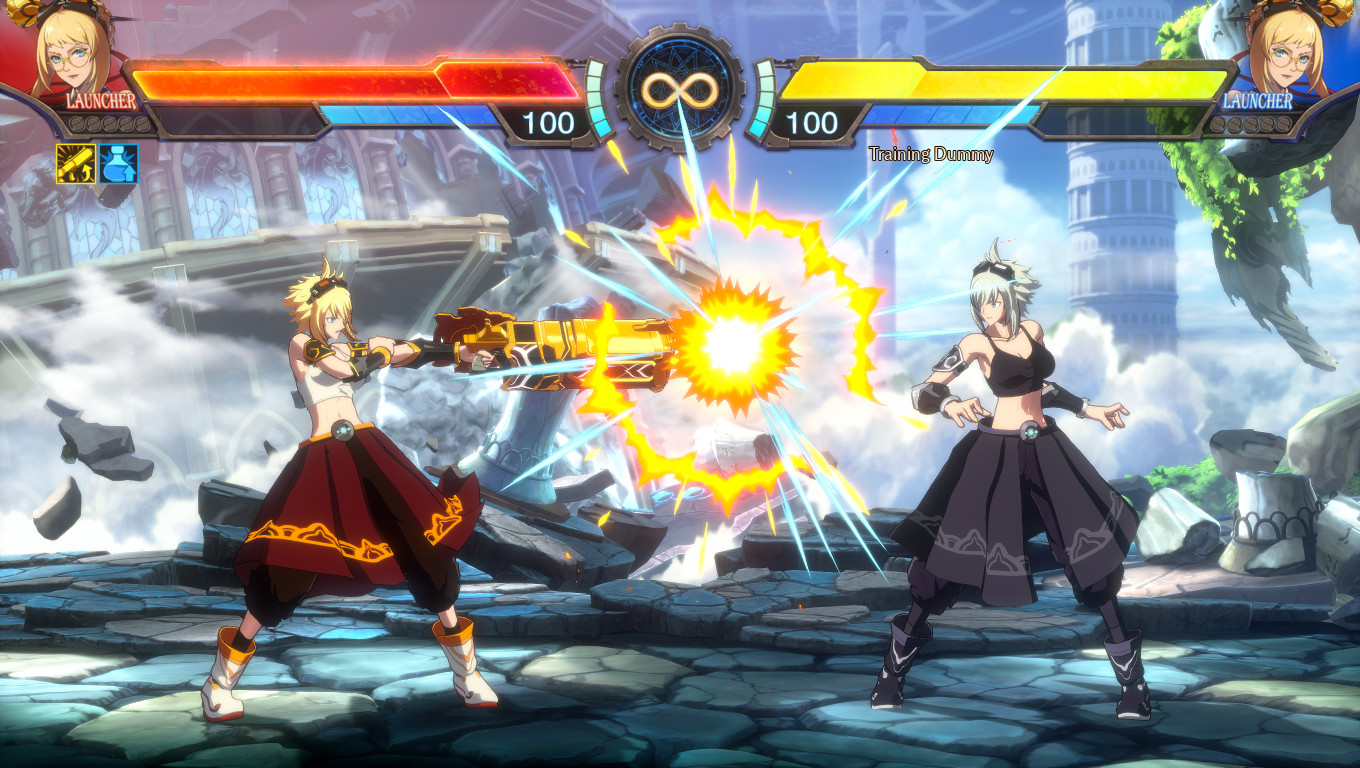1360x768 pixels.
Task: Toggle the last round pip under right portrait
Action: click(x=1286, y=125)
